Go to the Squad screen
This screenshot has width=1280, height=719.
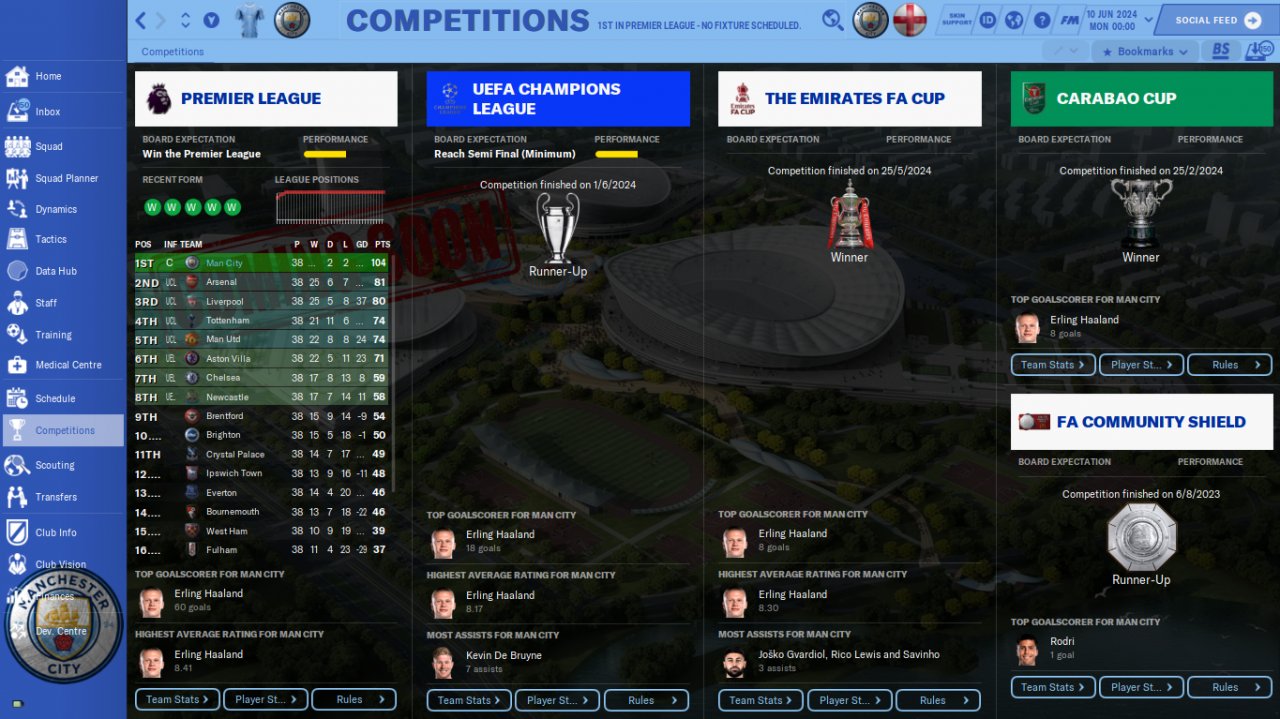pyautogui.click(x=48, y=146)
